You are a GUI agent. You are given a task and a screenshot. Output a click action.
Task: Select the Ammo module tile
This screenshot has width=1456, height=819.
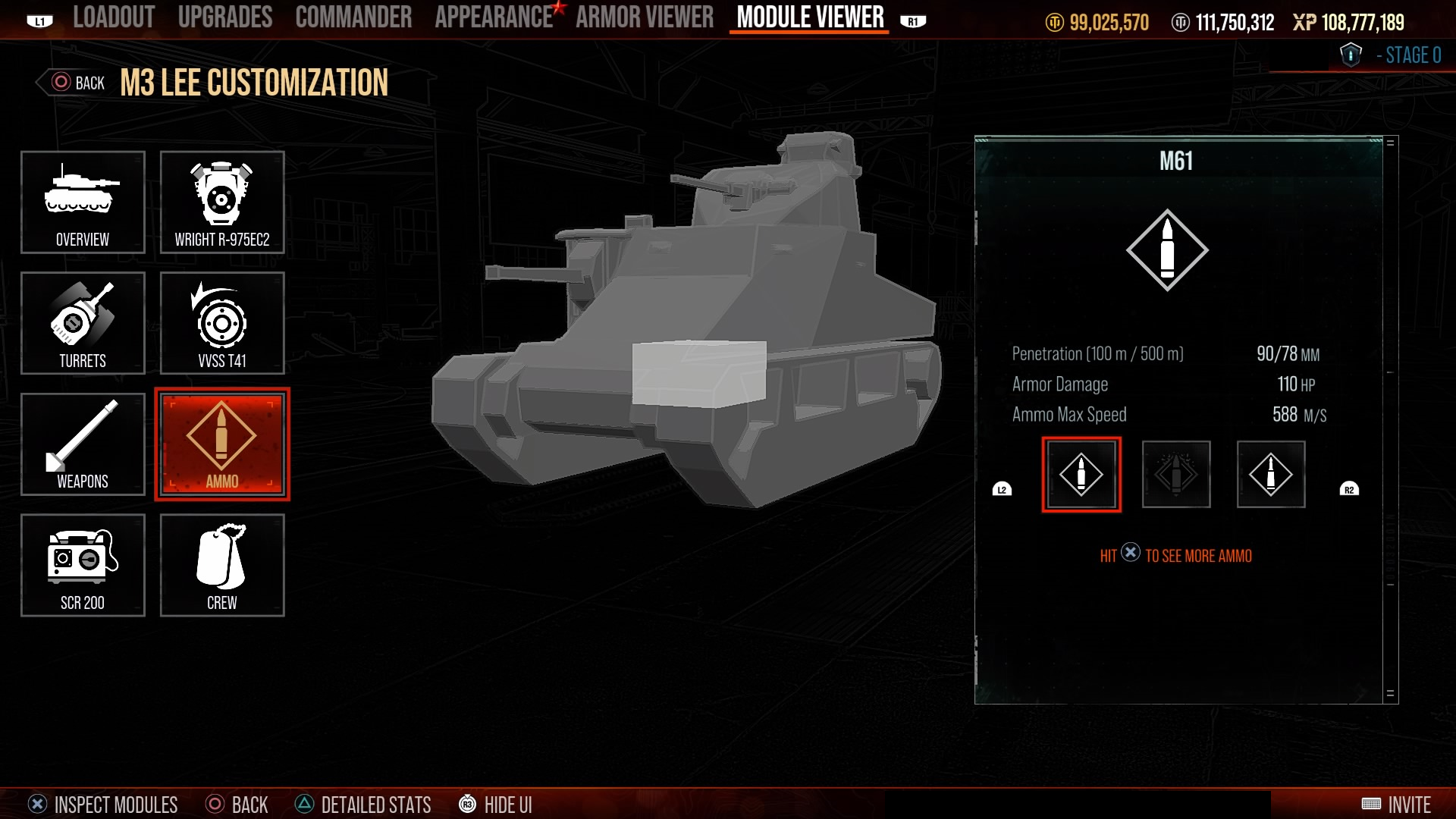click(222, 444)
